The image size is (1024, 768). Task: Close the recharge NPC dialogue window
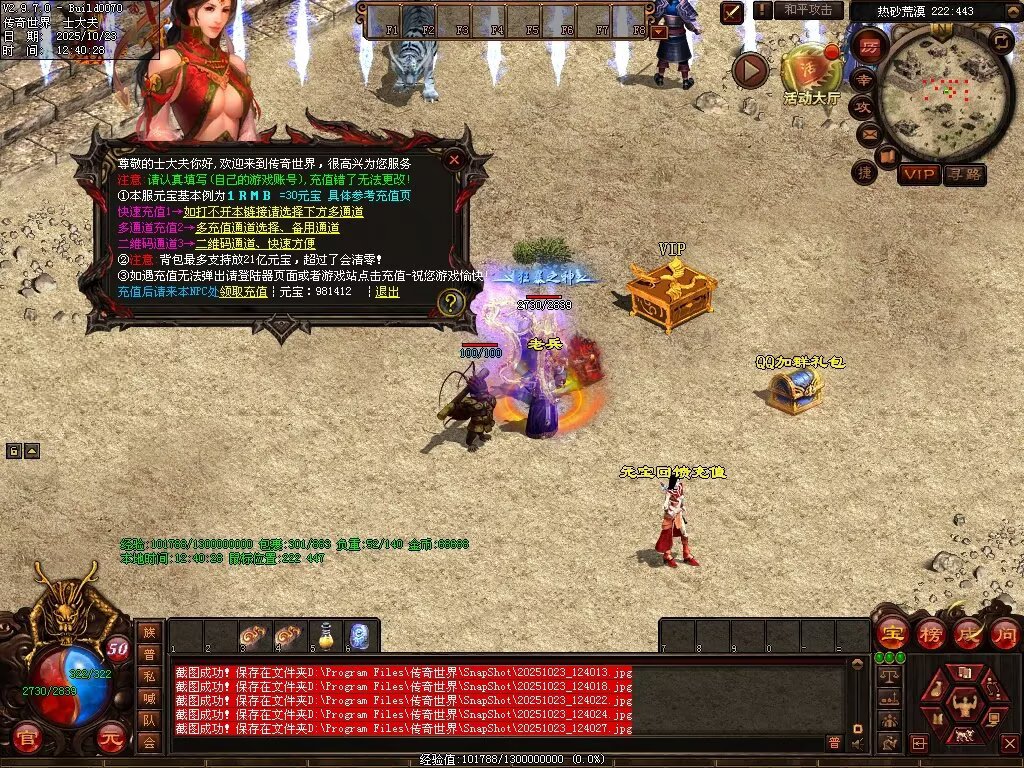click(454, 160)
